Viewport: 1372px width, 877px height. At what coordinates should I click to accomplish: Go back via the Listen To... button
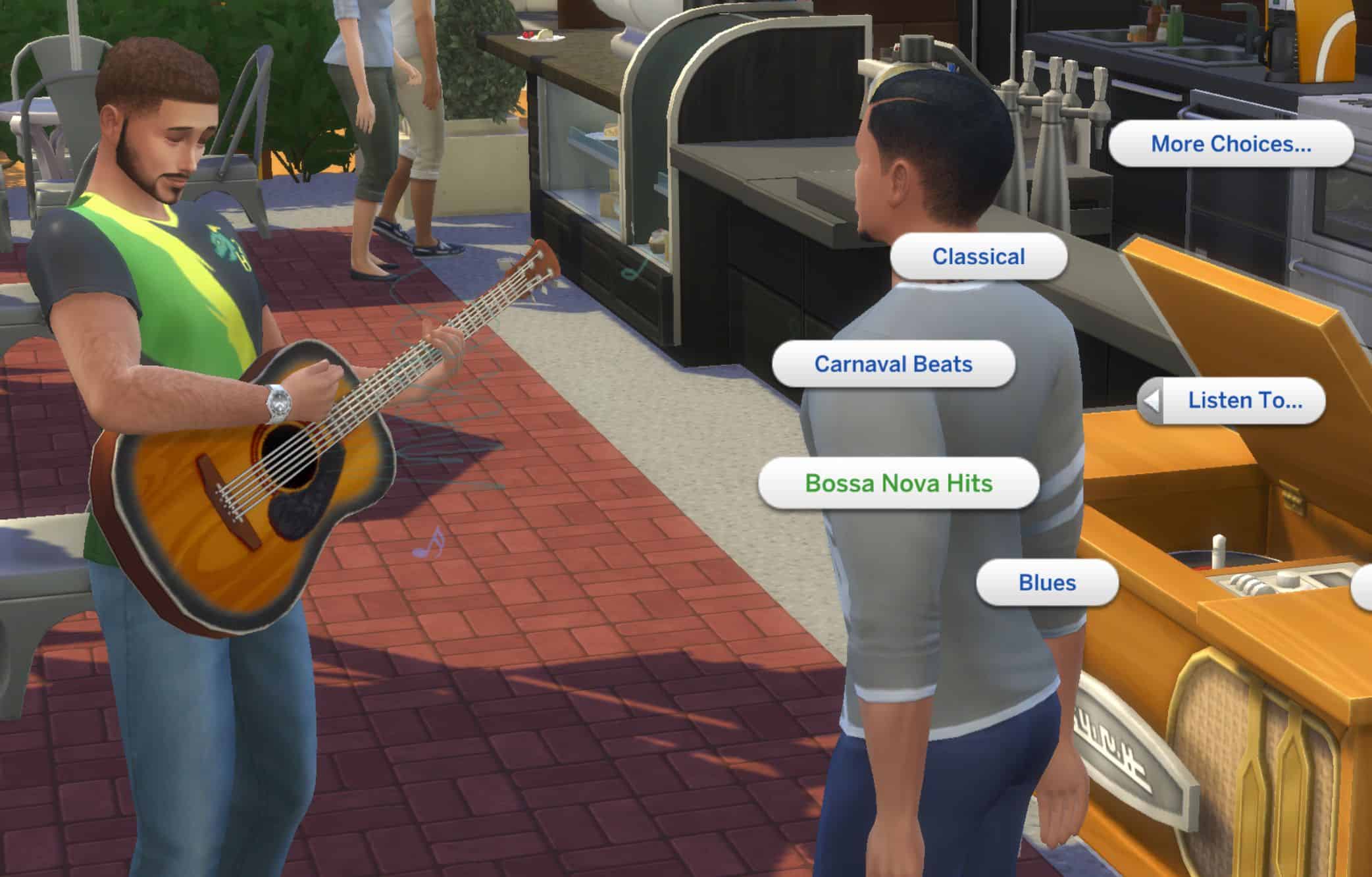click(x=1232, y=400)
